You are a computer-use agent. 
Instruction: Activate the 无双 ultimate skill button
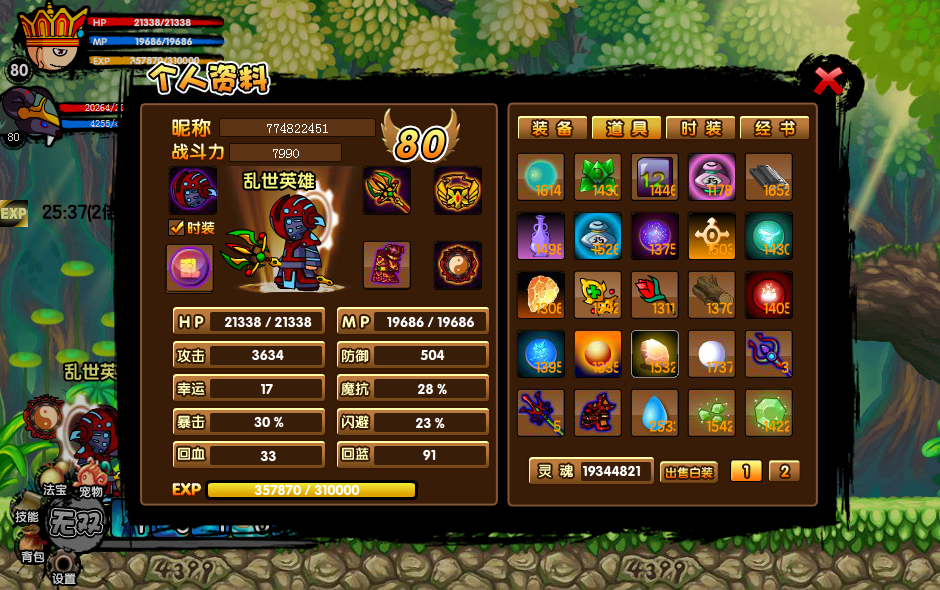pyautogui.click(x=76, y=522)
